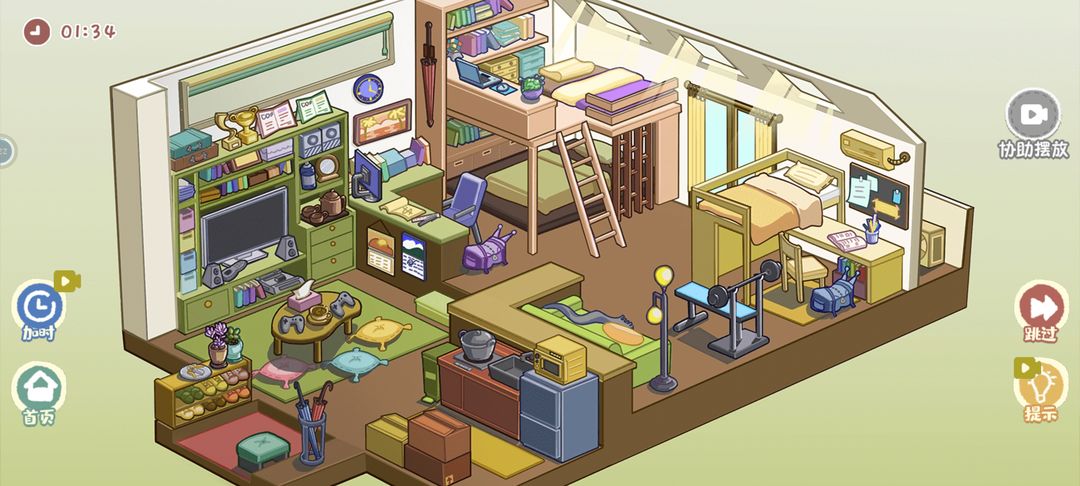
Task: Return to 首页 home screen
Action: coord(39,387)
